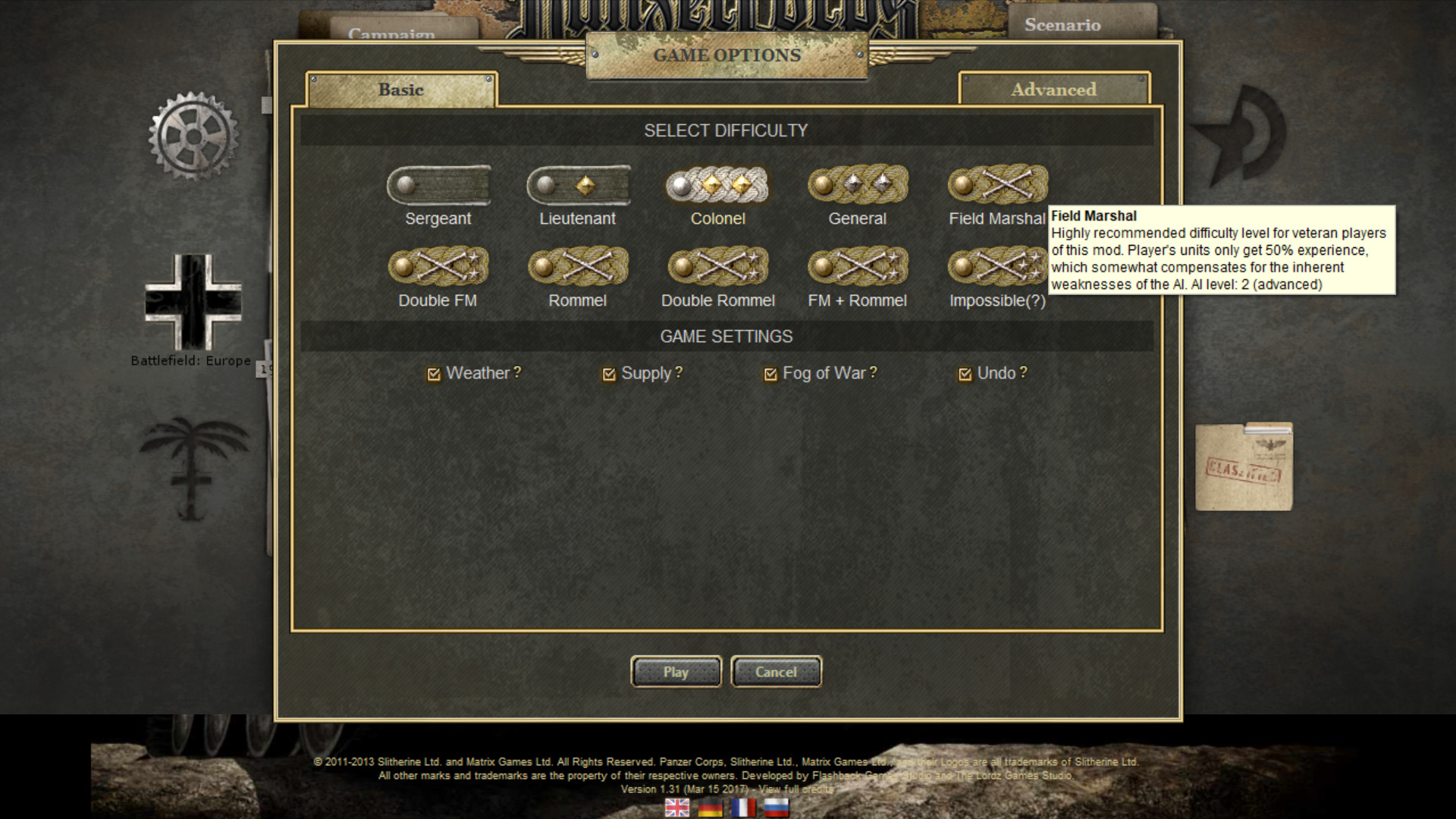Screen dimensions: 1456x819
Task: Choose FM + Rommel difficulty
Action: pyautogui.click(x=857, y=267)
